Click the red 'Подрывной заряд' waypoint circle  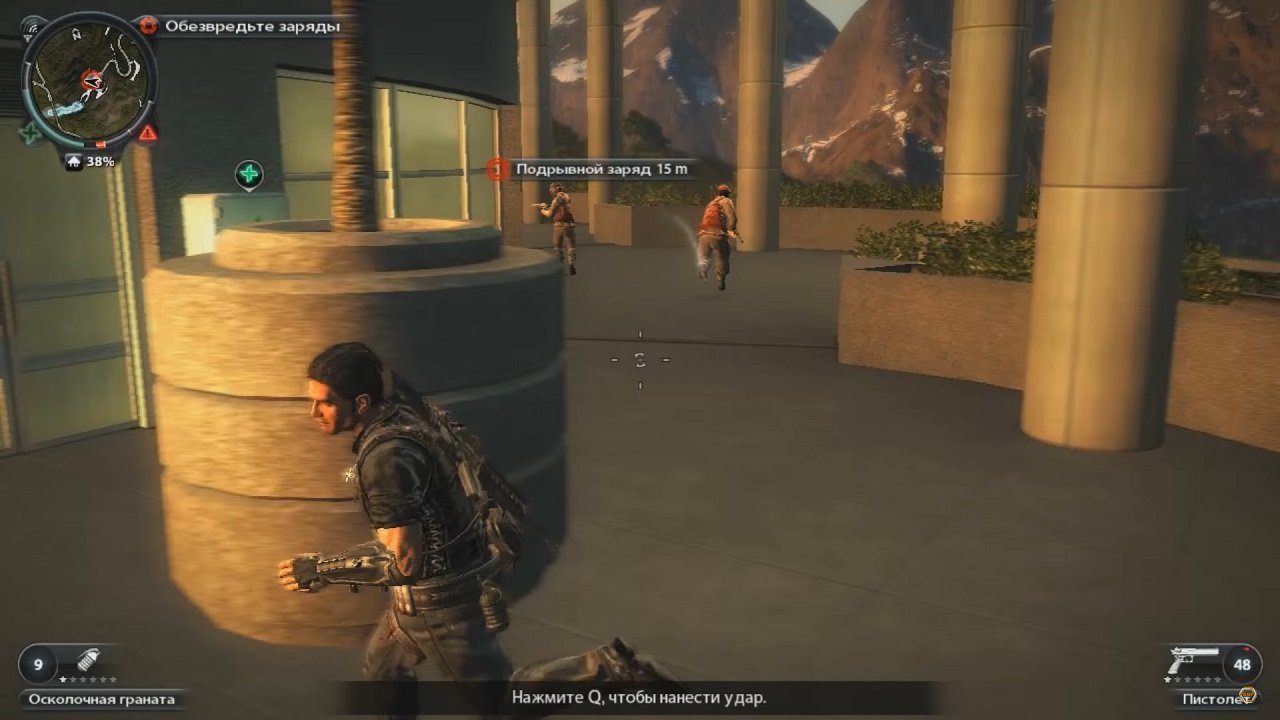pos(498,170)
